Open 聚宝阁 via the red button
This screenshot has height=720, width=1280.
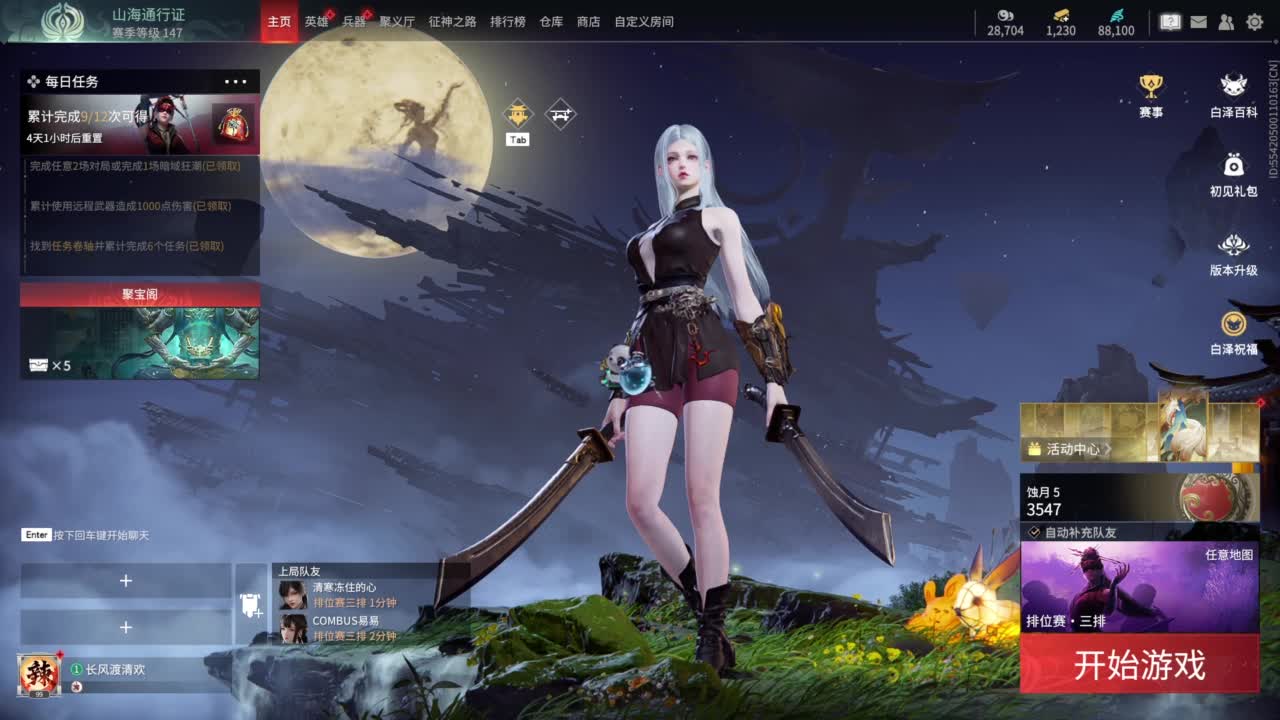click(x=139, y=294)
